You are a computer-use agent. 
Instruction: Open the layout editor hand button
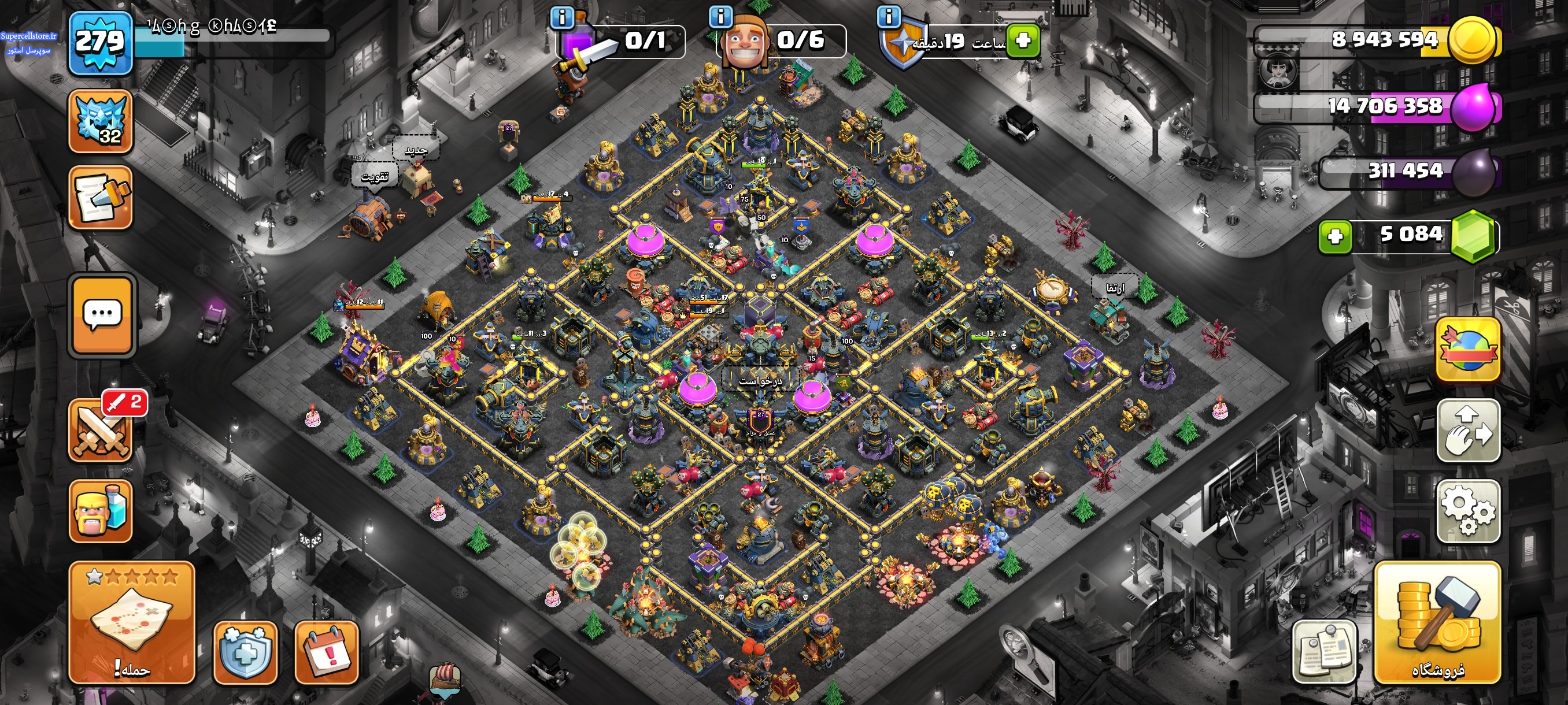(1468, 431)
